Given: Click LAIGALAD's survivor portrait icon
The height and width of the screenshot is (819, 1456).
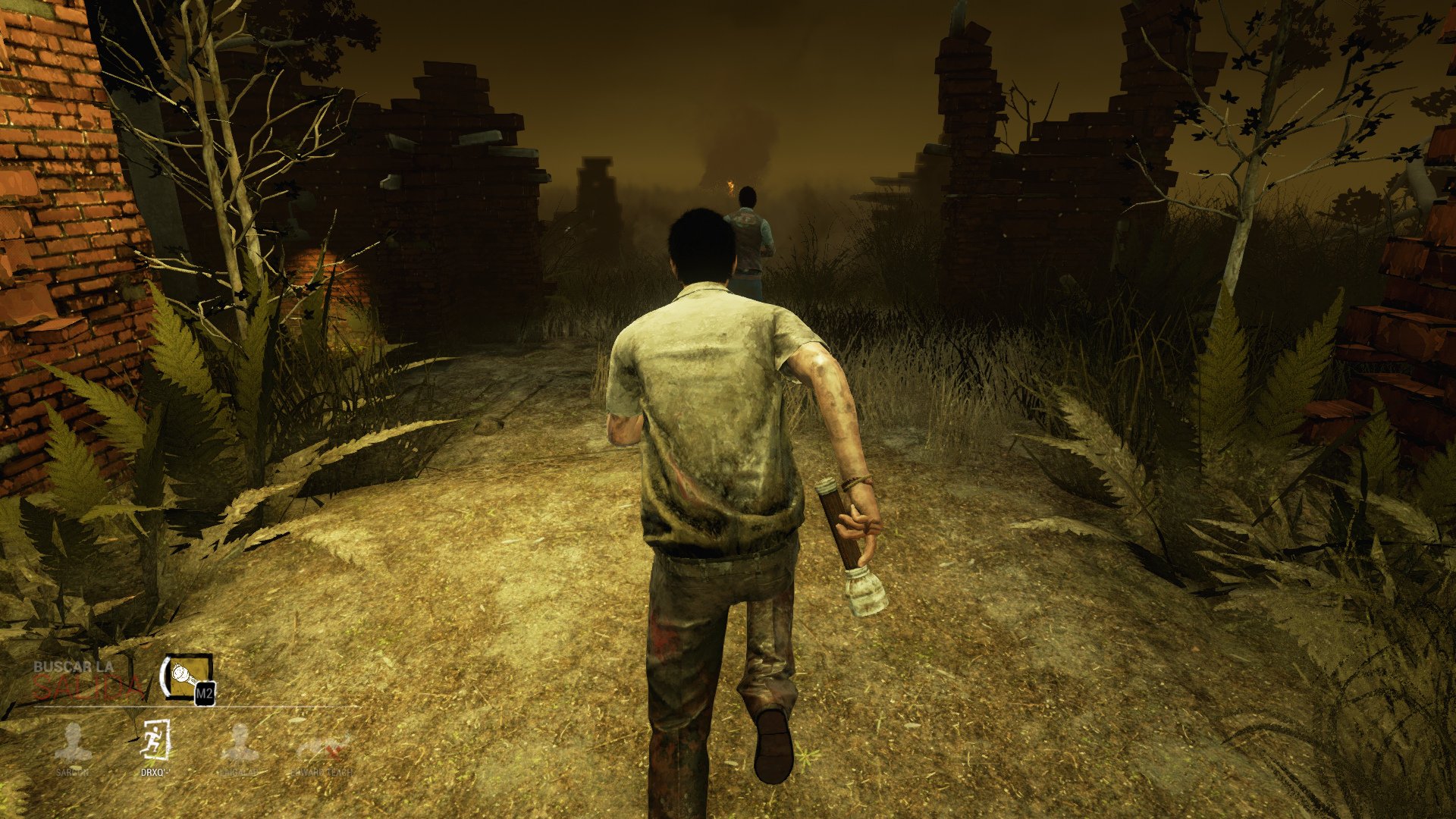Looking at the screenshot, I should (240, 742).
